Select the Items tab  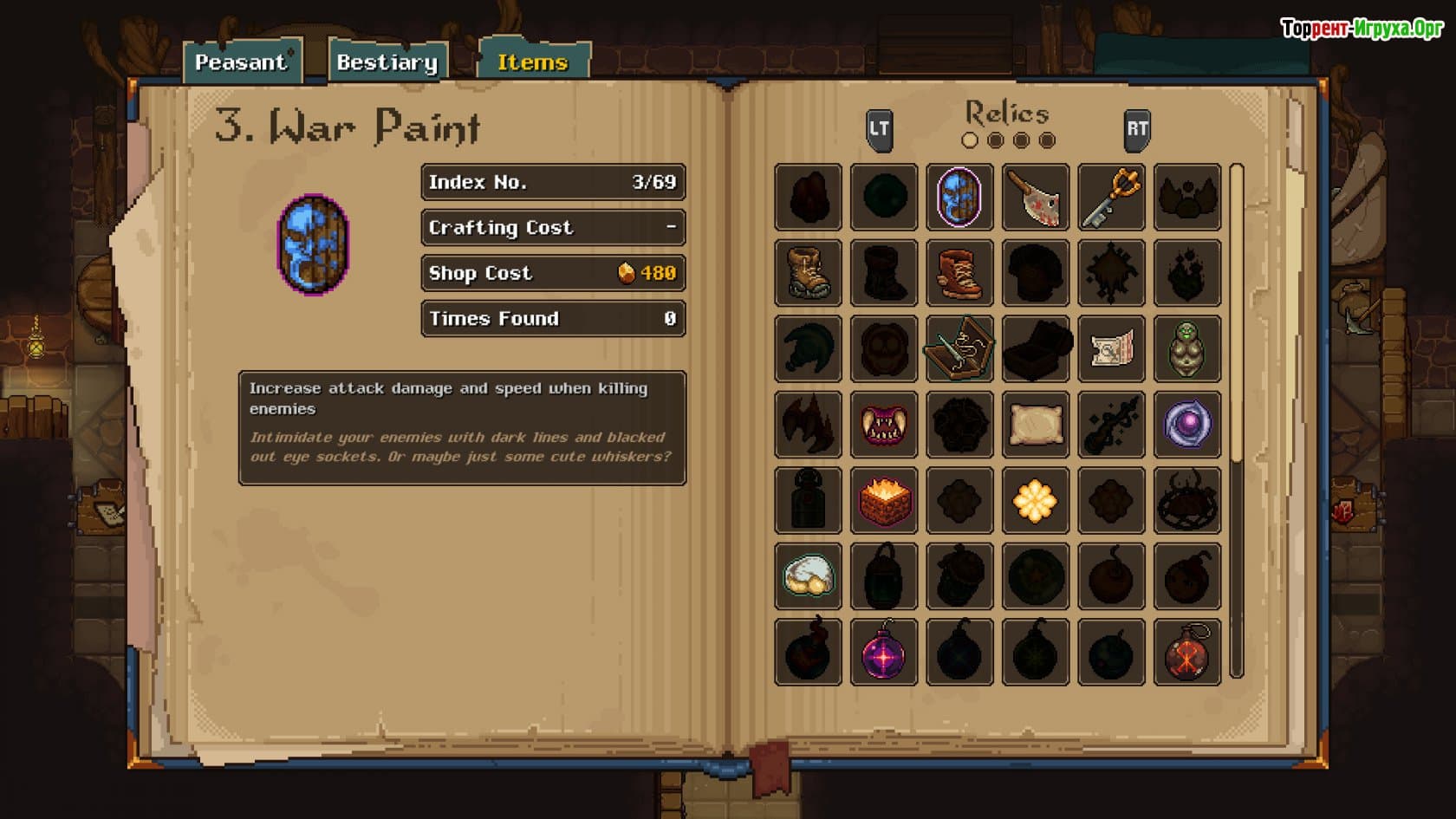[532, 62]
